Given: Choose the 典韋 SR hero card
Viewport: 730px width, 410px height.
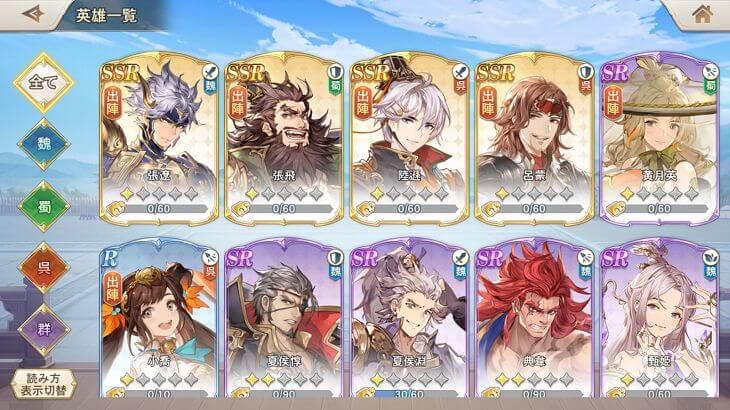Looking at the screenshot, I should pos(533,322).
